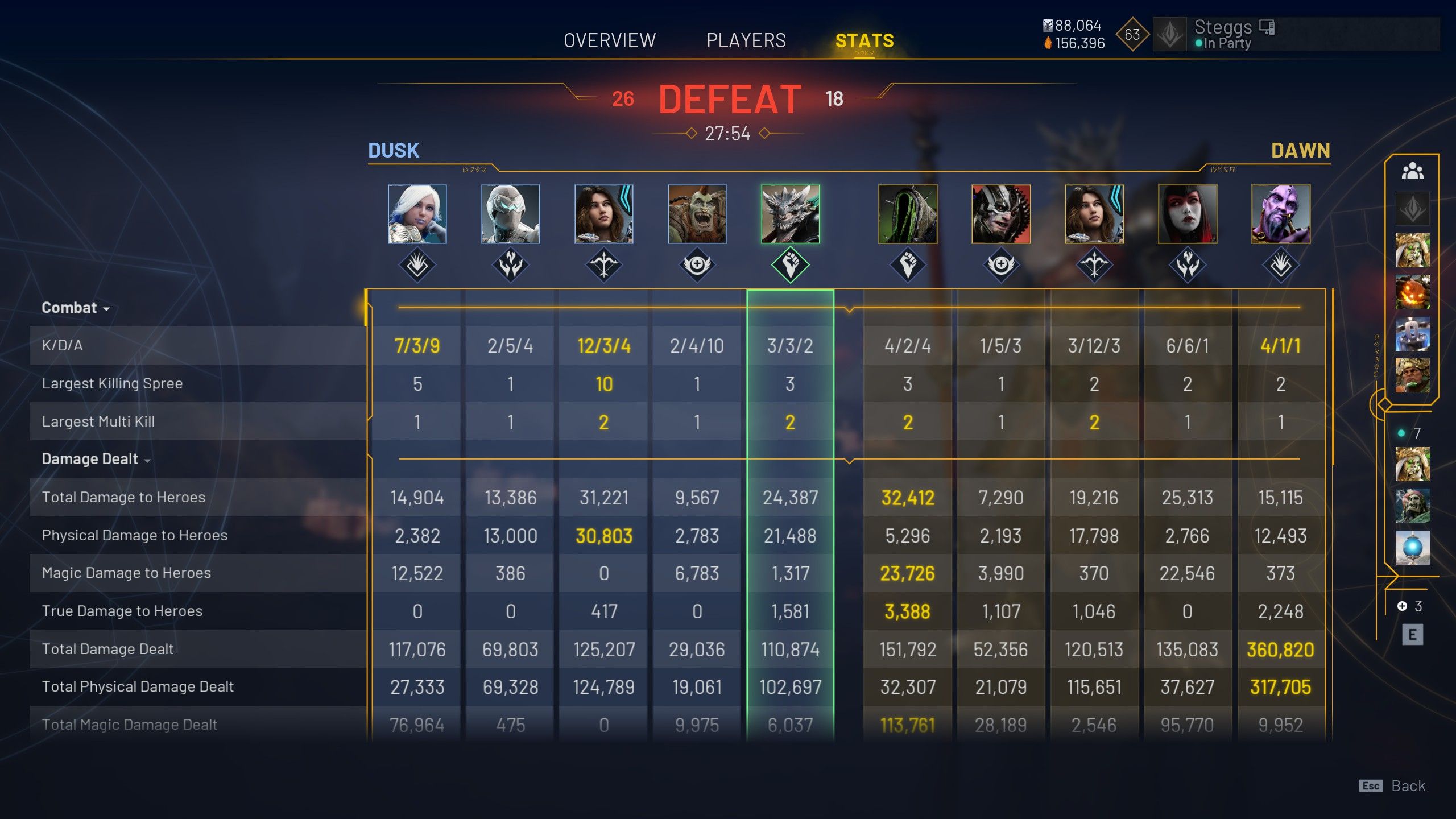Open the Steggs player profile

1223,34
